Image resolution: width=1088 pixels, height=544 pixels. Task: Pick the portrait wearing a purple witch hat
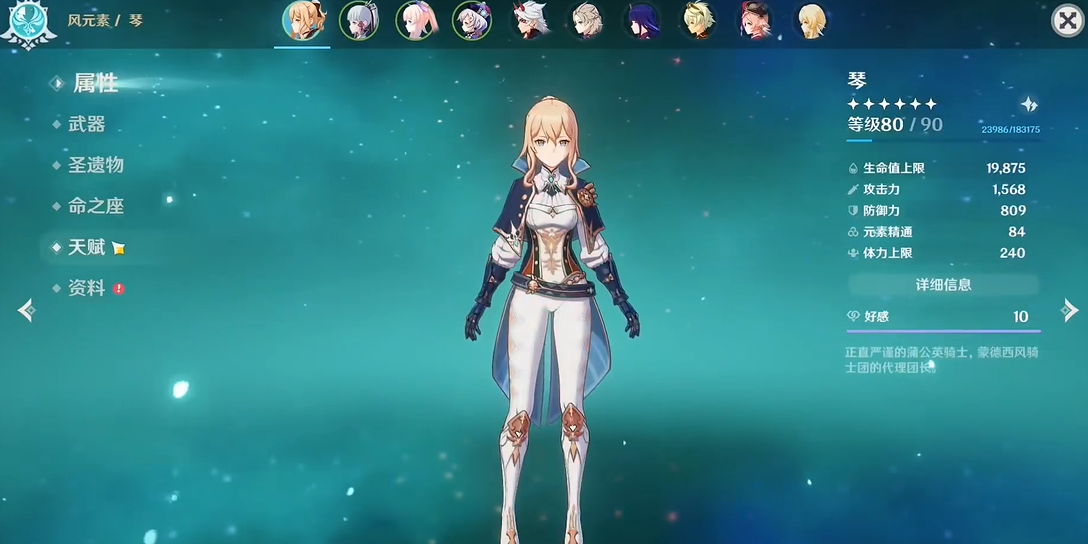(471, 20)
